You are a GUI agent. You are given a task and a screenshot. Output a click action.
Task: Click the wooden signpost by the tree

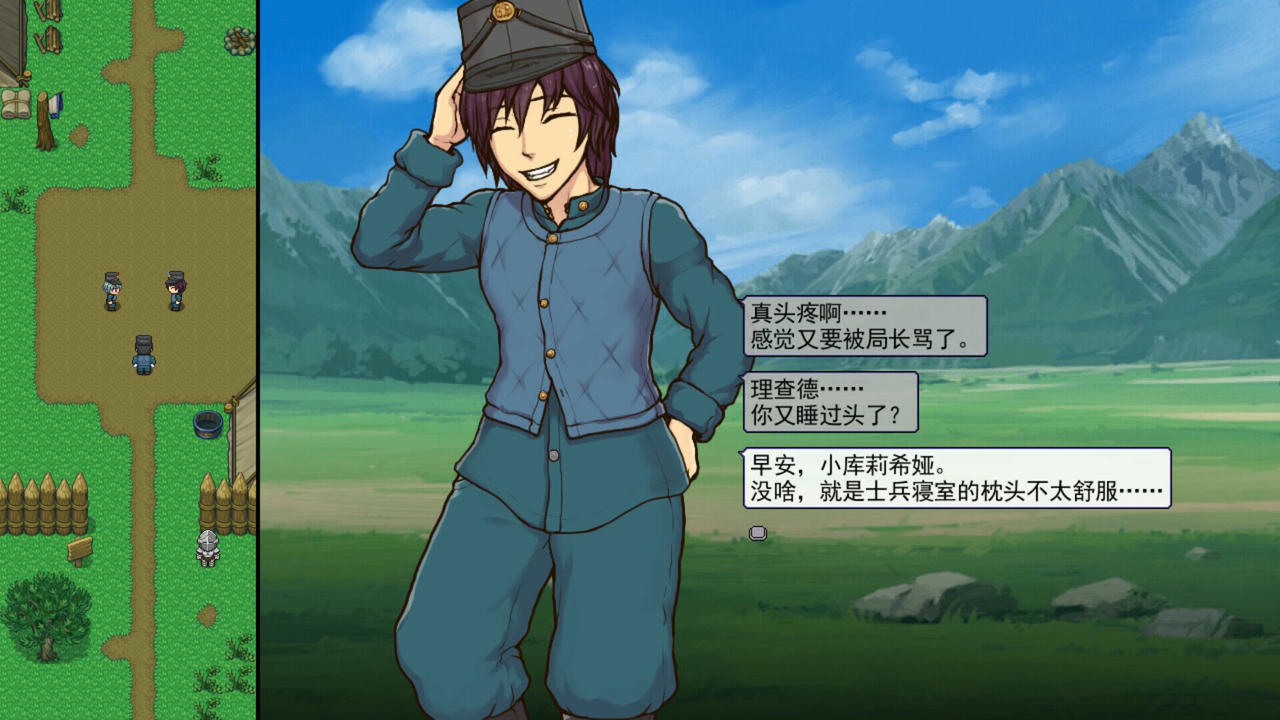(x=78, y=548)
